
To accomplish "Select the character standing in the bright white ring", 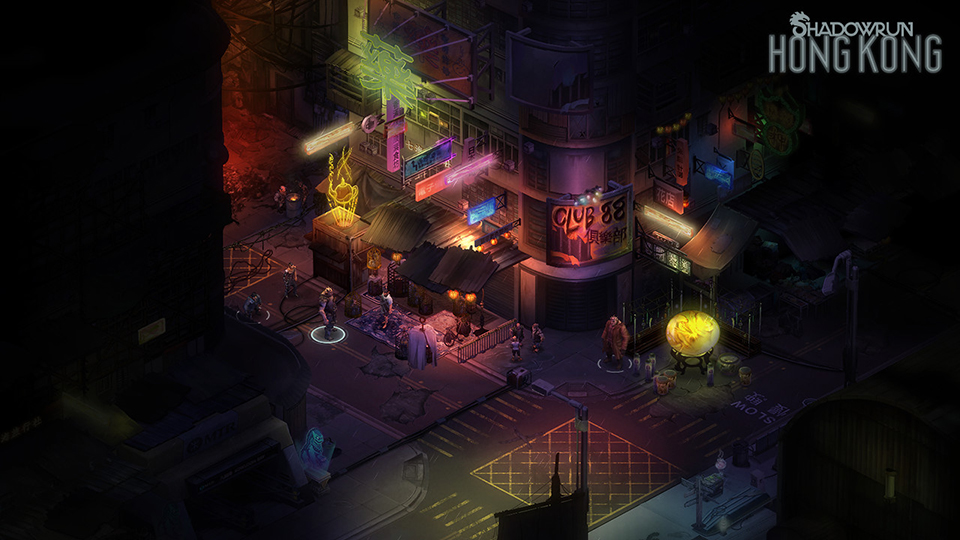I will [x=327, y=313].
